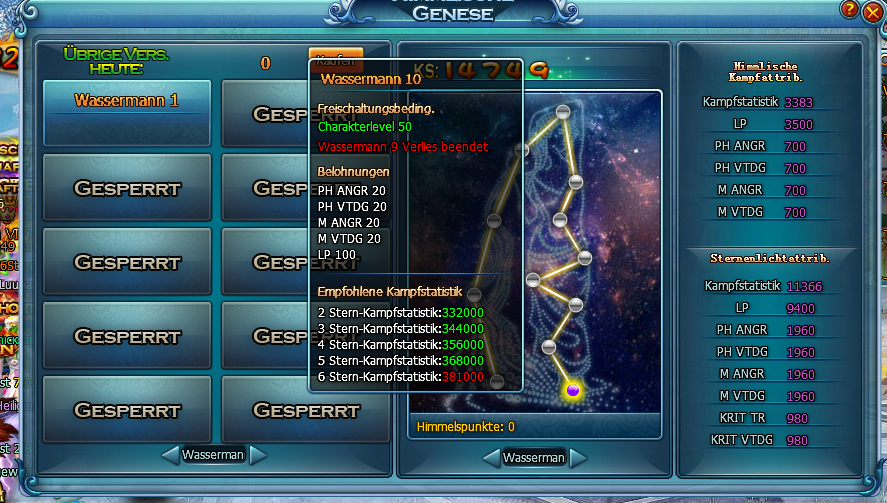Select the Wassermann 1 stage tile
This screenshot has width=887, height=503.
pos(127,101)
